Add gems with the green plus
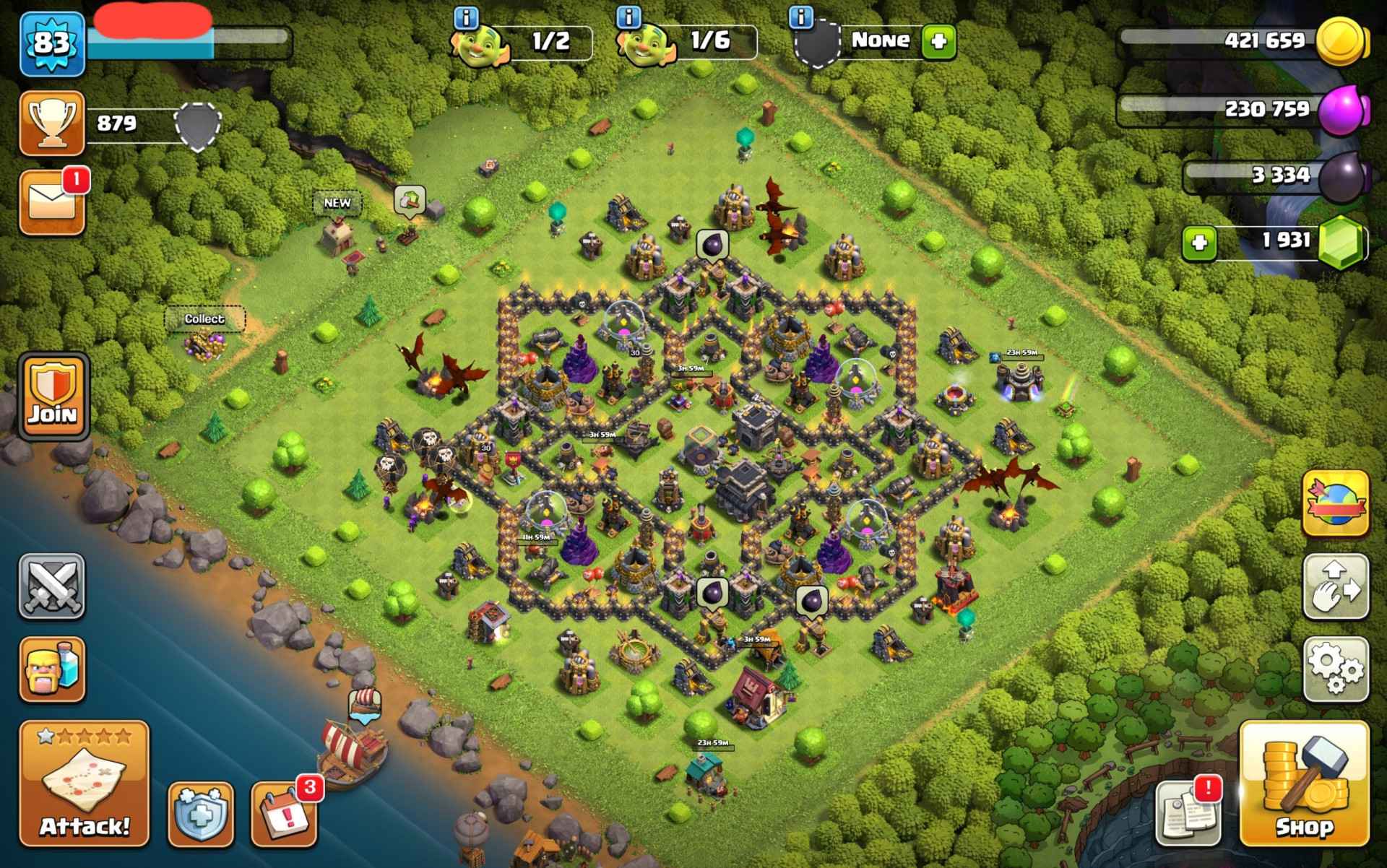1387x868 pixels. click(1199, 243)
